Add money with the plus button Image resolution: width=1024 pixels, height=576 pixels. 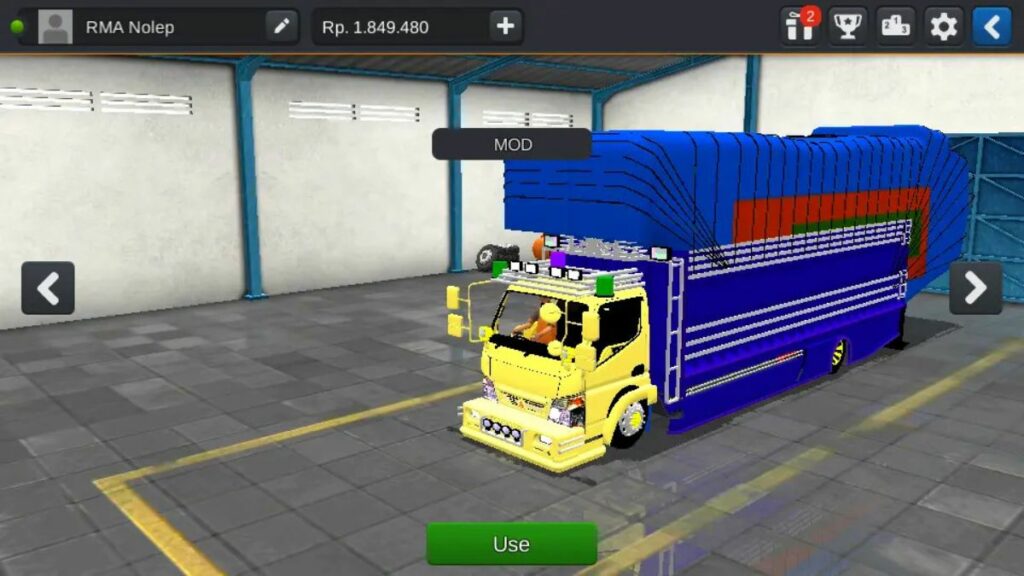click(505, 27)
